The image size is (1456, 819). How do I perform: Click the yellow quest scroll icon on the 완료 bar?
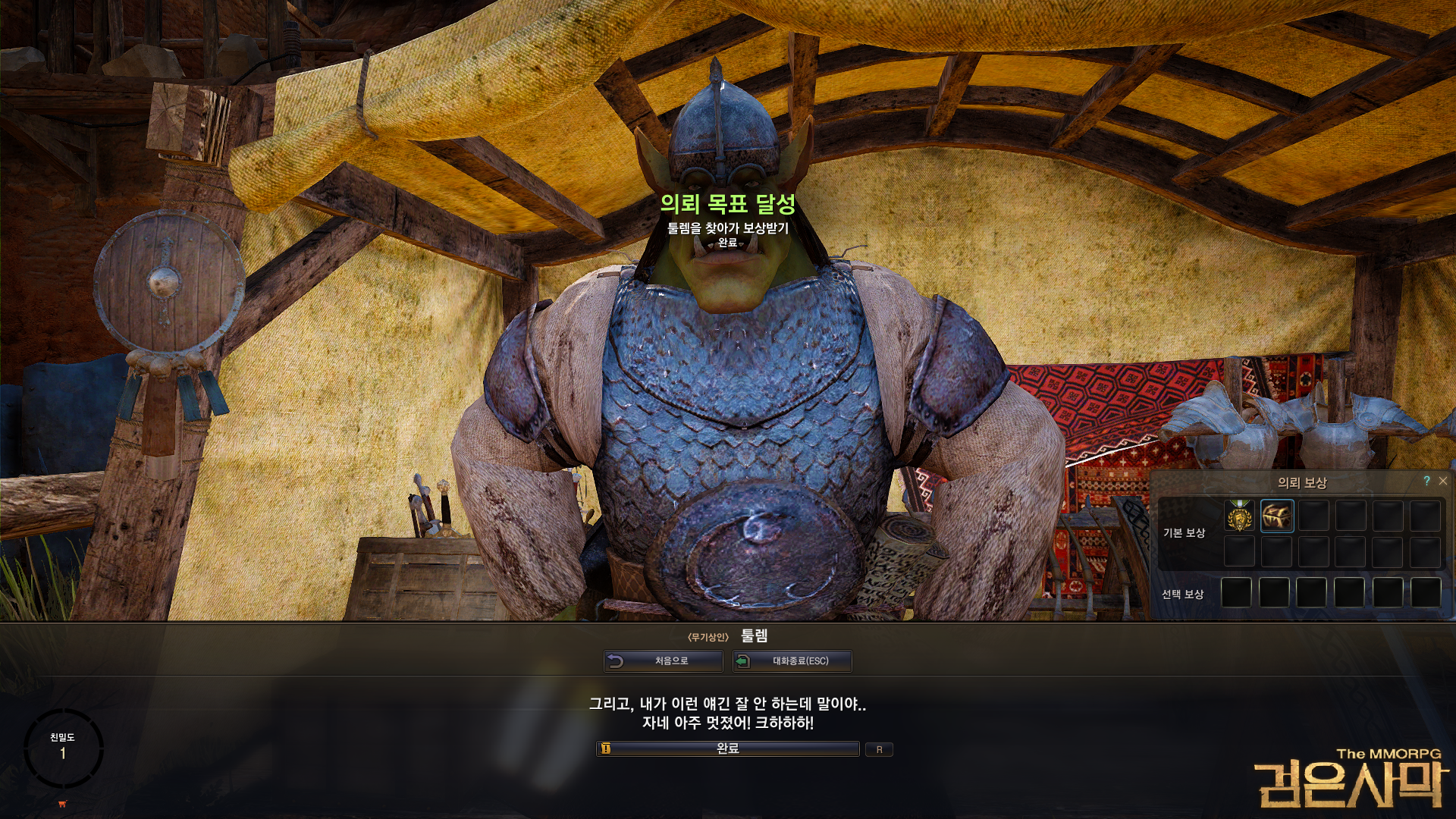click(607, 749)
